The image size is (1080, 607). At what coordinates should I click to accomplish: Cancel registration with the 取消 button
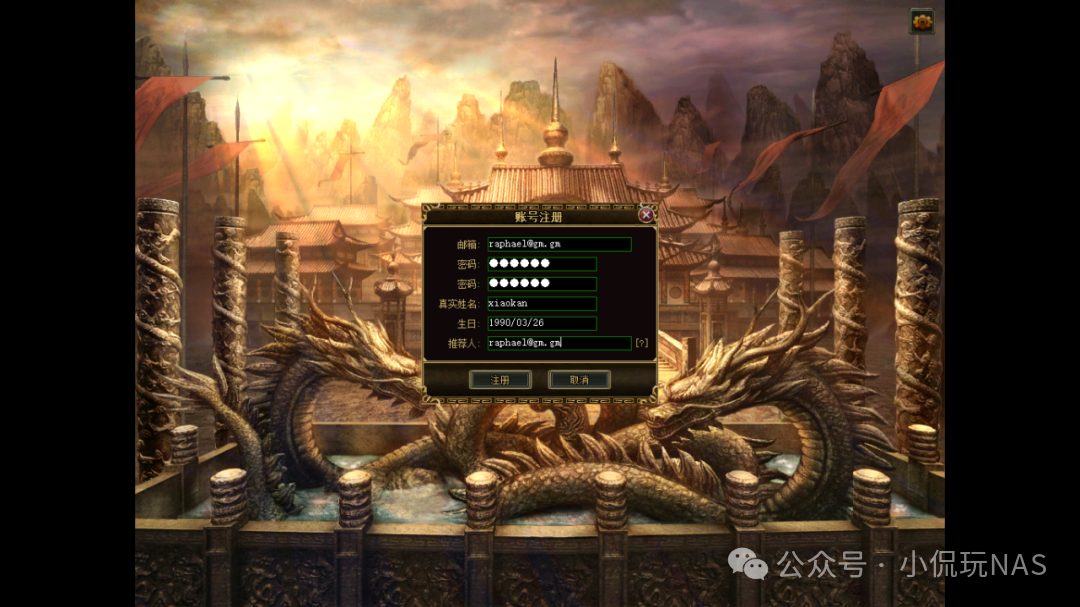click(x=579, y=380)
